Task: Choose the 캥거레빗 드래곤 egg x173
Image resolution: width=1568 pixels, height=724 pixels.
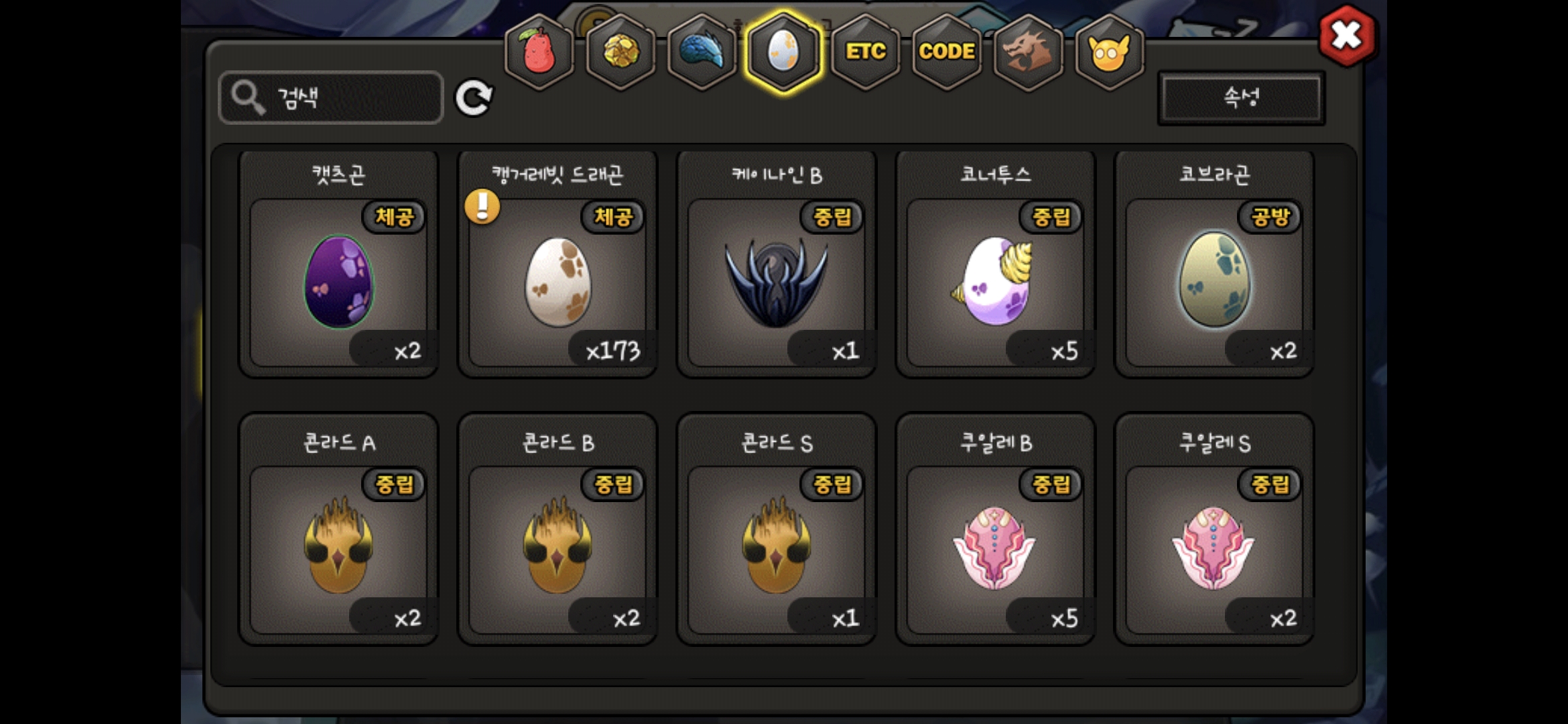Action: [558, 282]
